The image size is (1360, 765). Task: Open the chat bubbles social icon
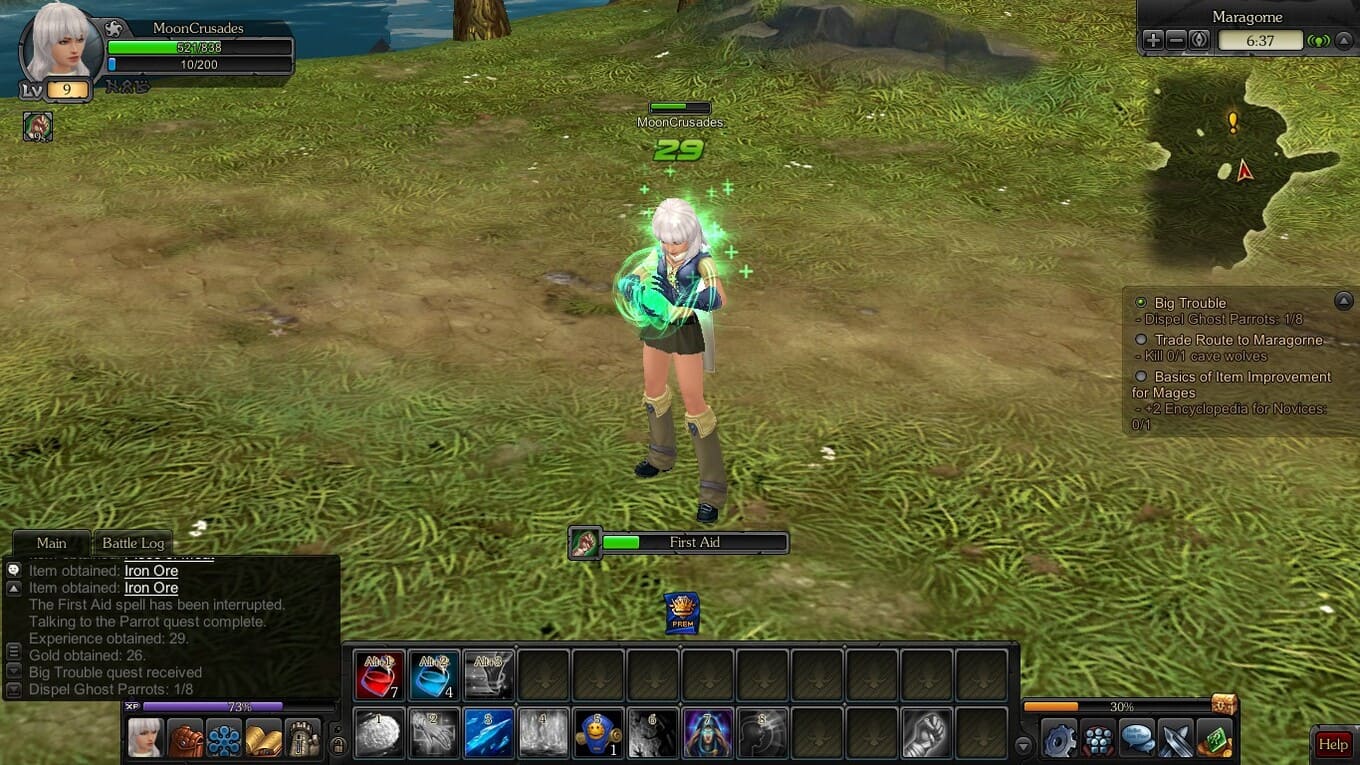[x=1137, y=740]
